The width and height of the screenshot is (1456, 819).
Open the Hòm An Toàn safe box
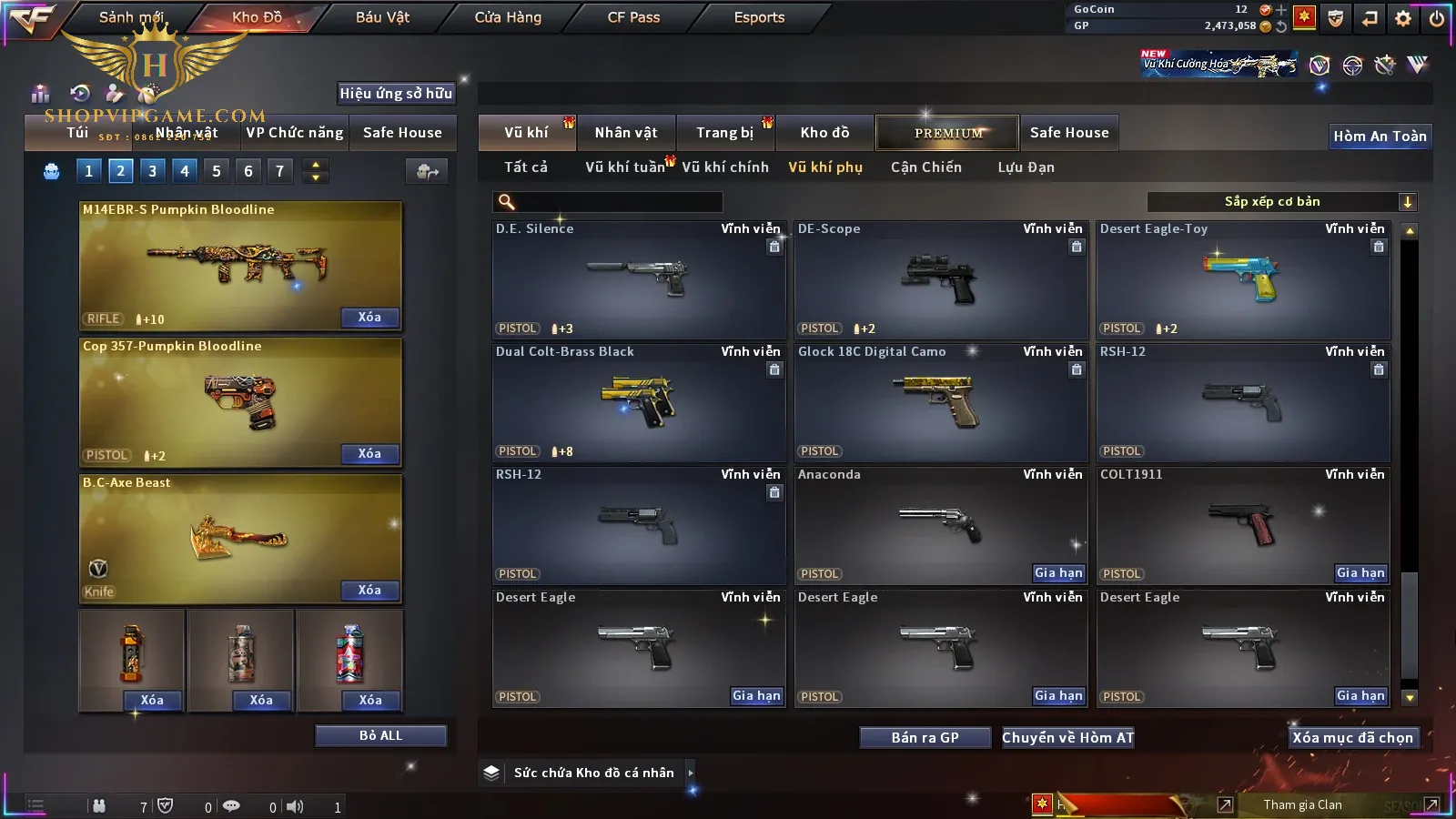point(1380,136)
